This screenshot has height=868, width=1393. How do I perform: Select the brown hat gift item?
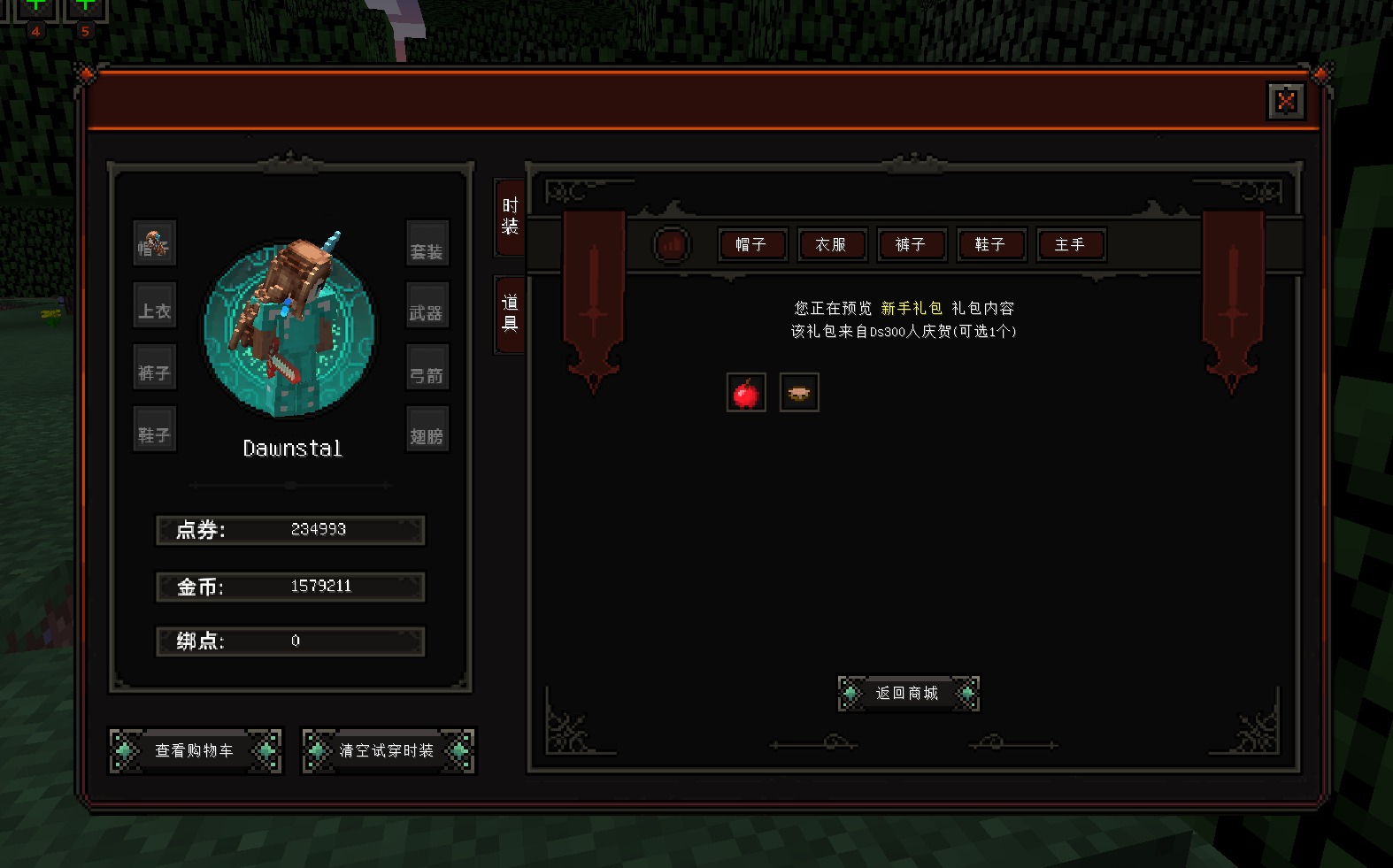[x=799, y=393]
